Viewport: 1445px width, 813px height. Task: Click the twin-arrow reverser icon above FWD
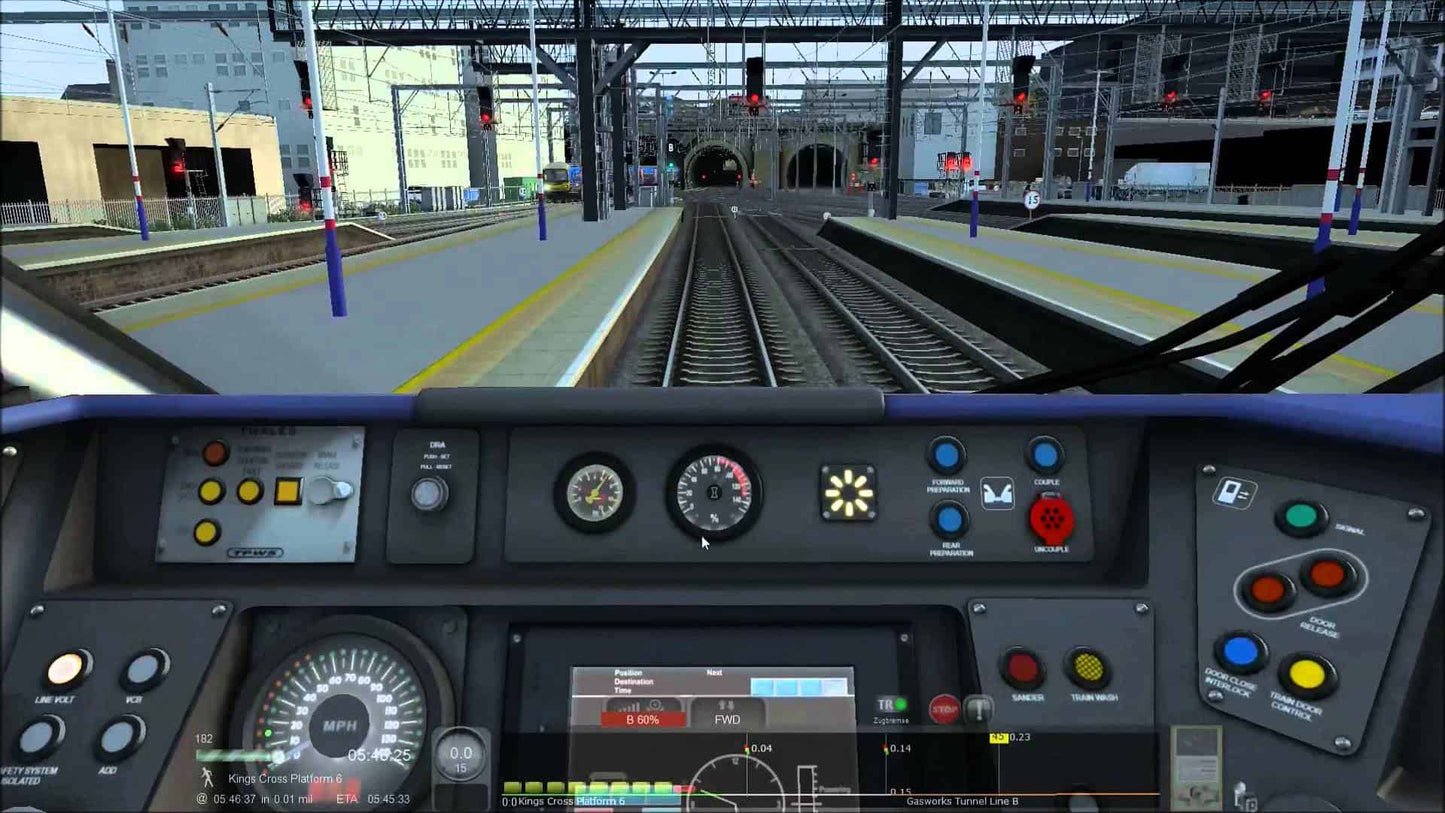(x=726, y=706)
